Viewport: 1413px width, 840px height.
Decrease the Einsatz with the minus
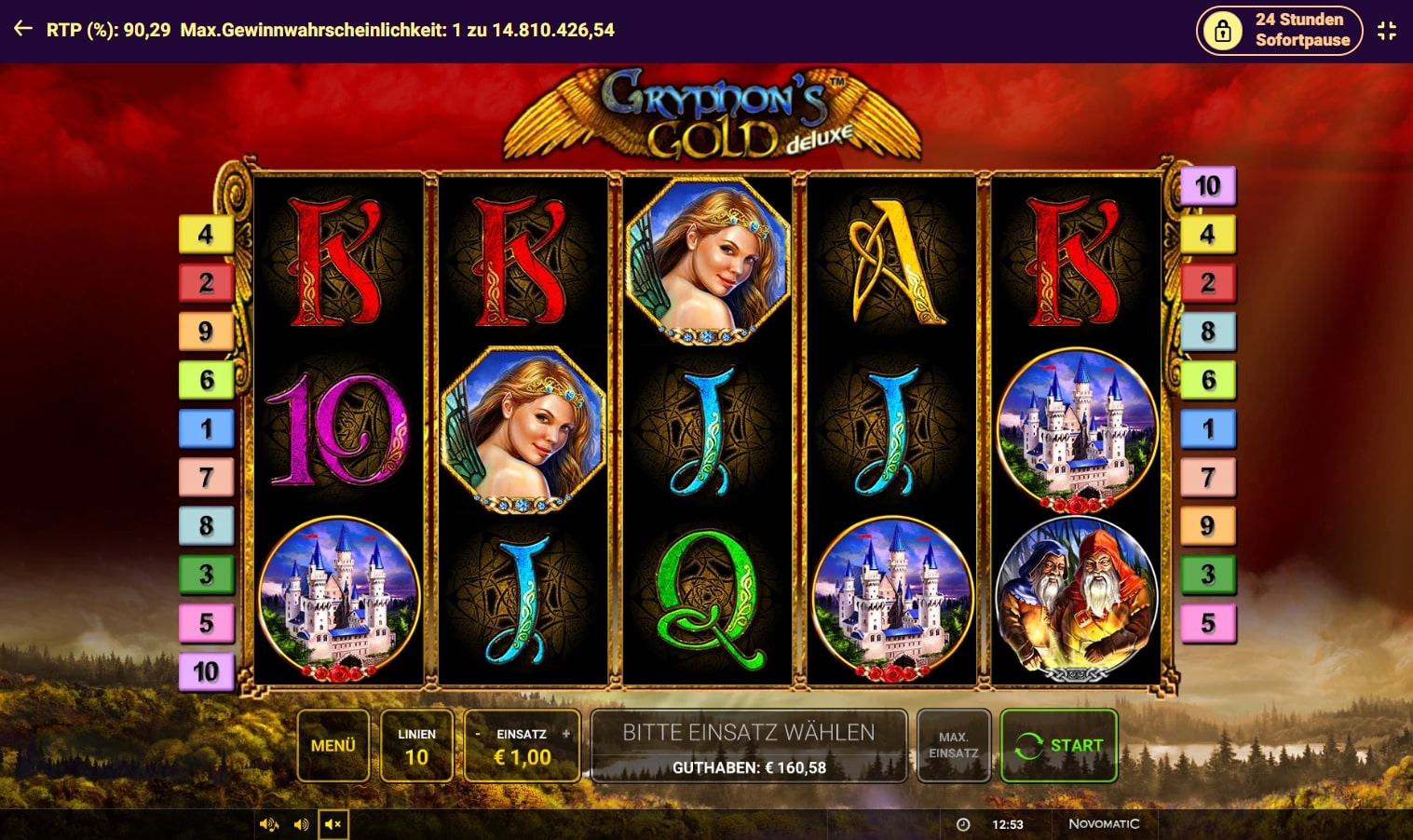(x=478, y=734)
